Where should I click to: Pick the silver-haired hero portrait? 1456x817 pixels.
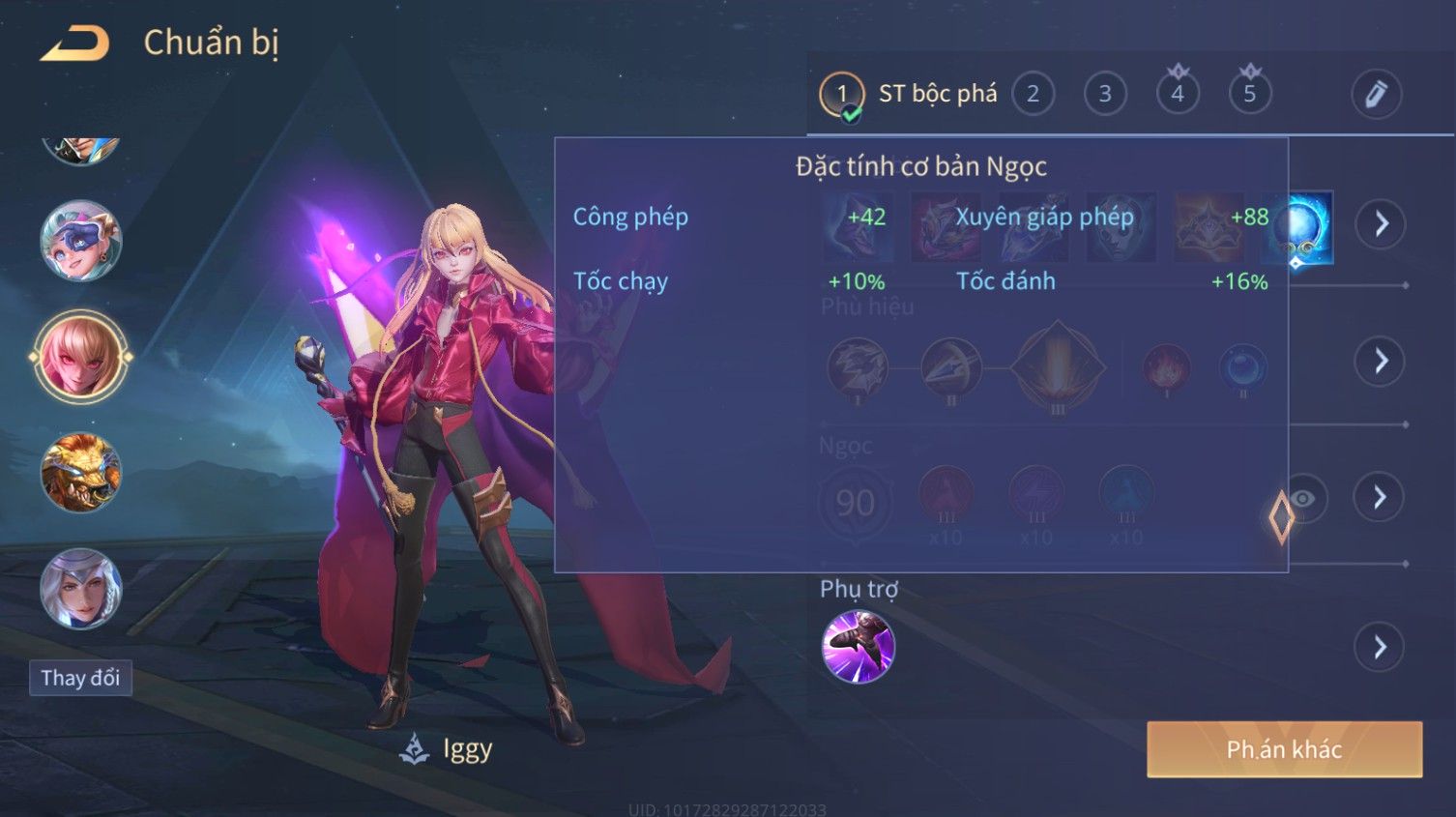pos(81,589)
